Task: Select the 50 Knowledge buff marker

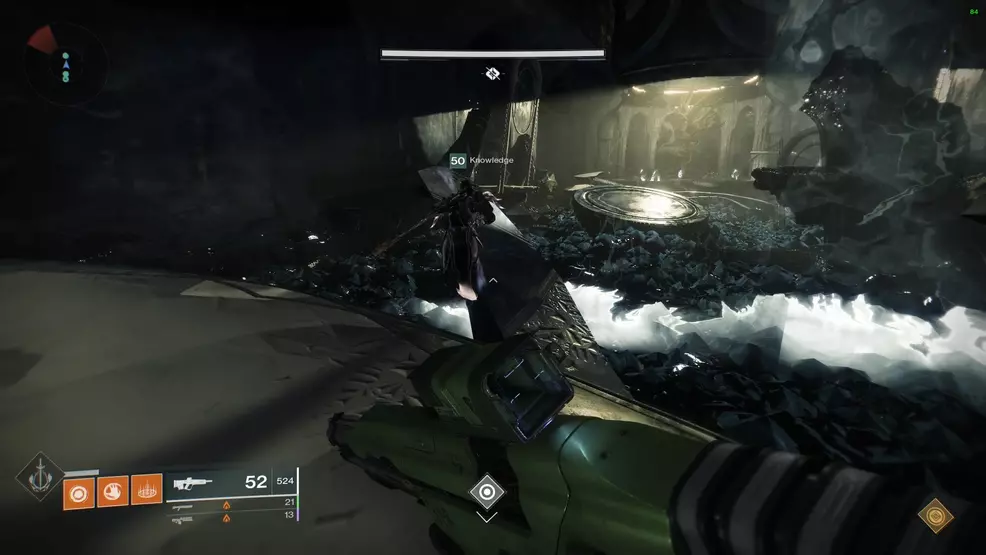Action: coord(459,160)
